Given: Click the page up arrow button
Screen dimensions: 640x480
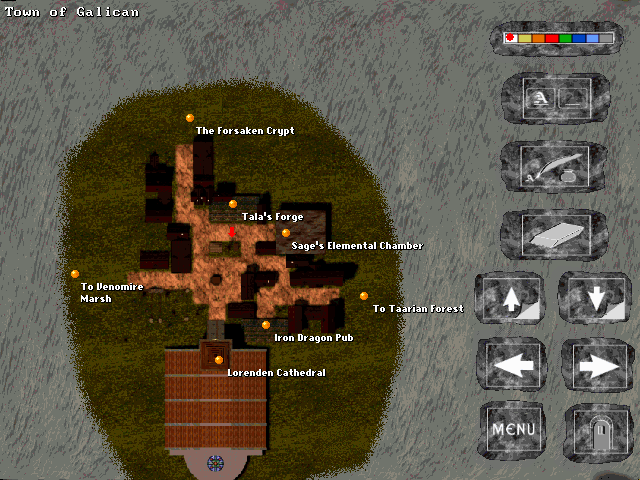Looking at the screenshot, I should pyautogui.click(x=513, y=299).
